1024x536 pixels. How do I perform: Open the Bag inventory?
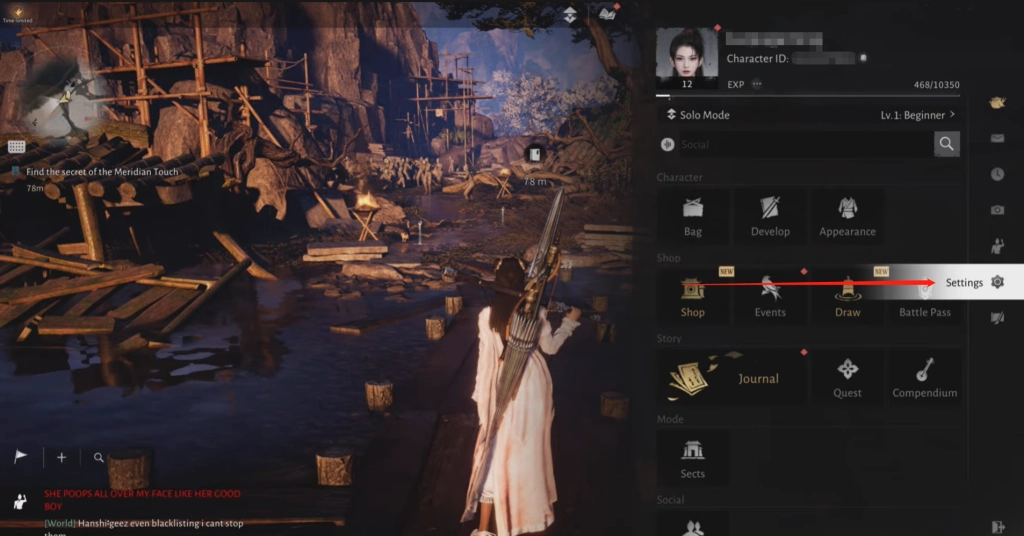click(693, 216)
